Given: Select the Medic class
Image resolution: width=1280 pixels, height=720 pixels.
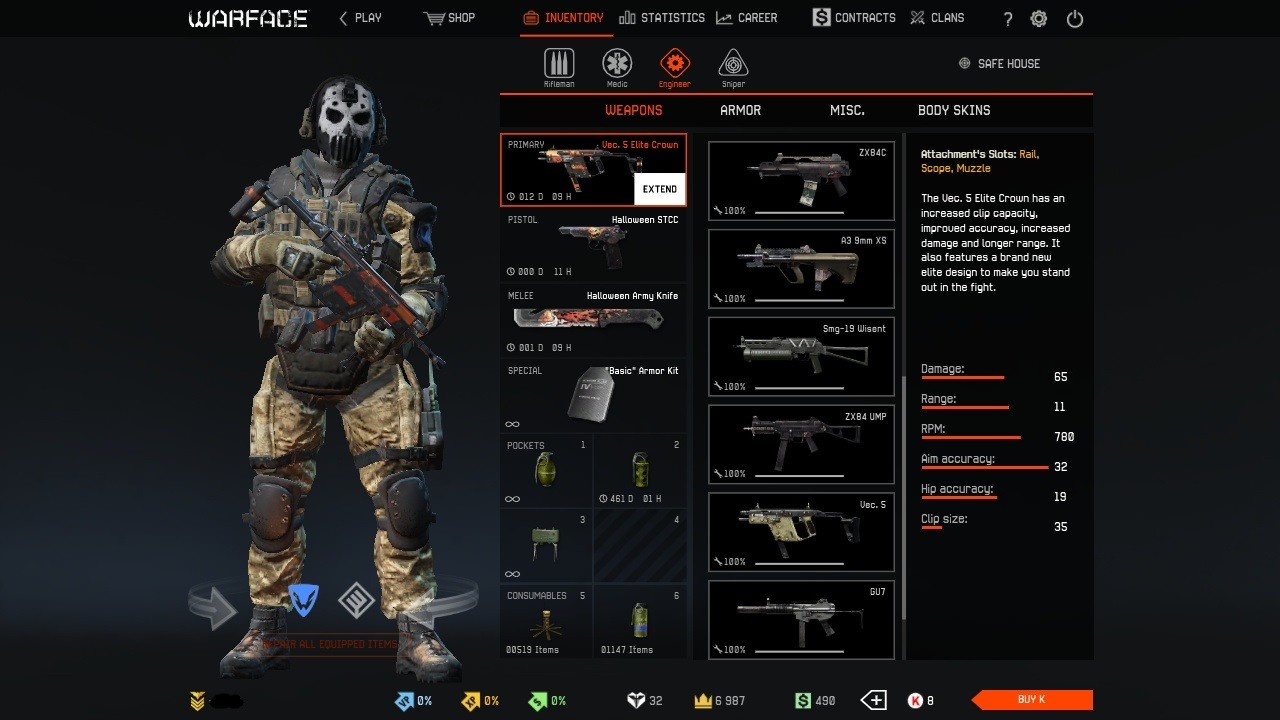Looking at the screenshot, I should click(x=617, y=67).
